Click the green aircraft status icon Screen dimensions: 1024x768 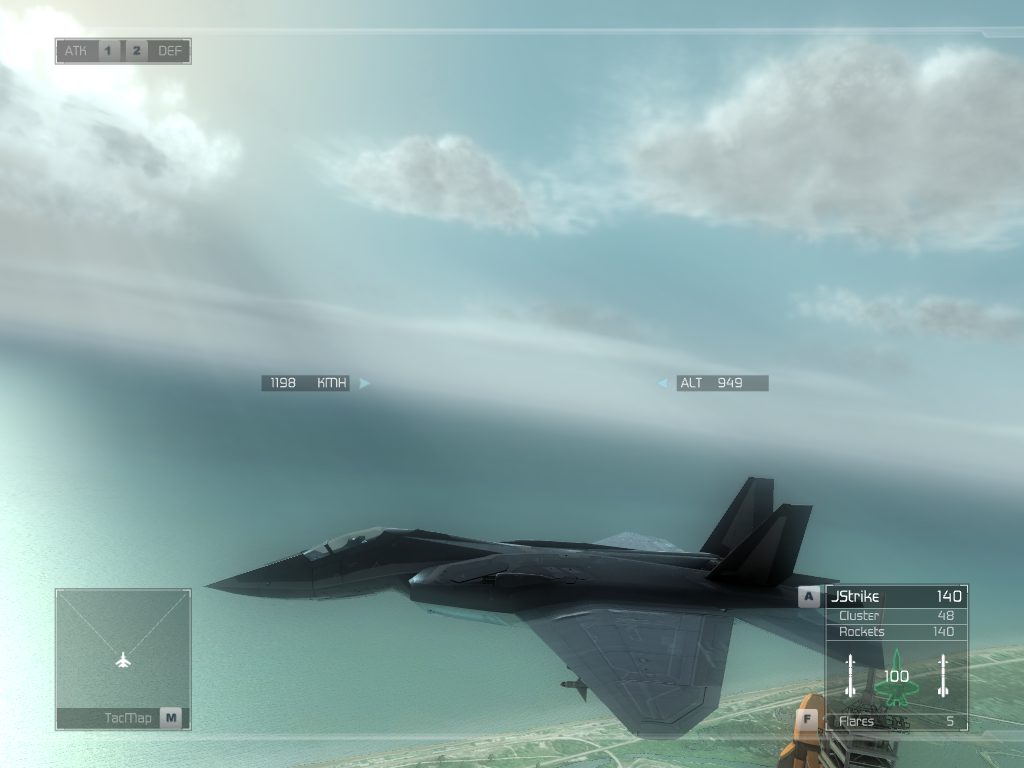pyautogui.click(x=896, y=677)
